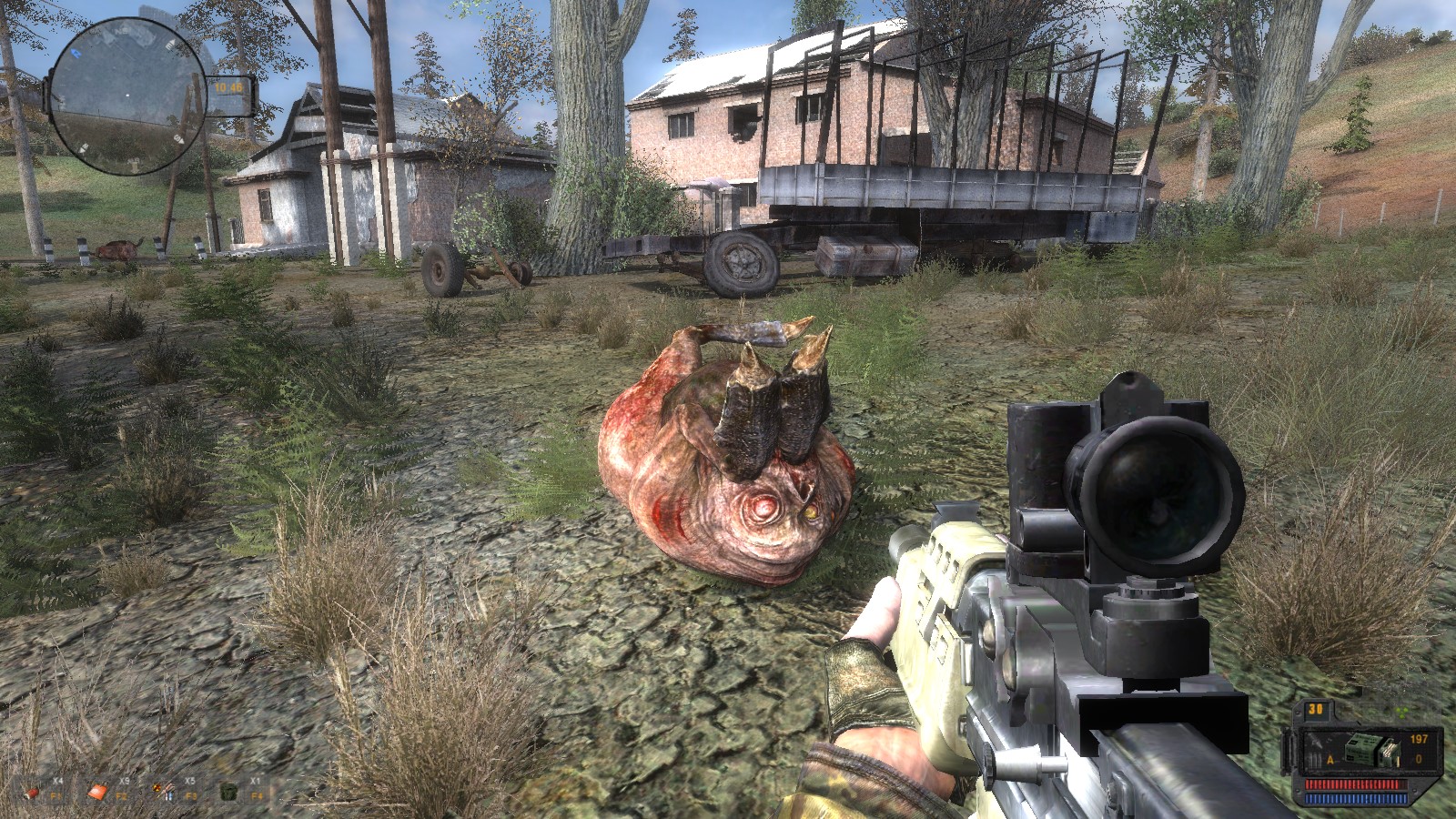Select the blue arrow marker on minimap
This screenshot has height=819, width=1456.
point(75,54)
